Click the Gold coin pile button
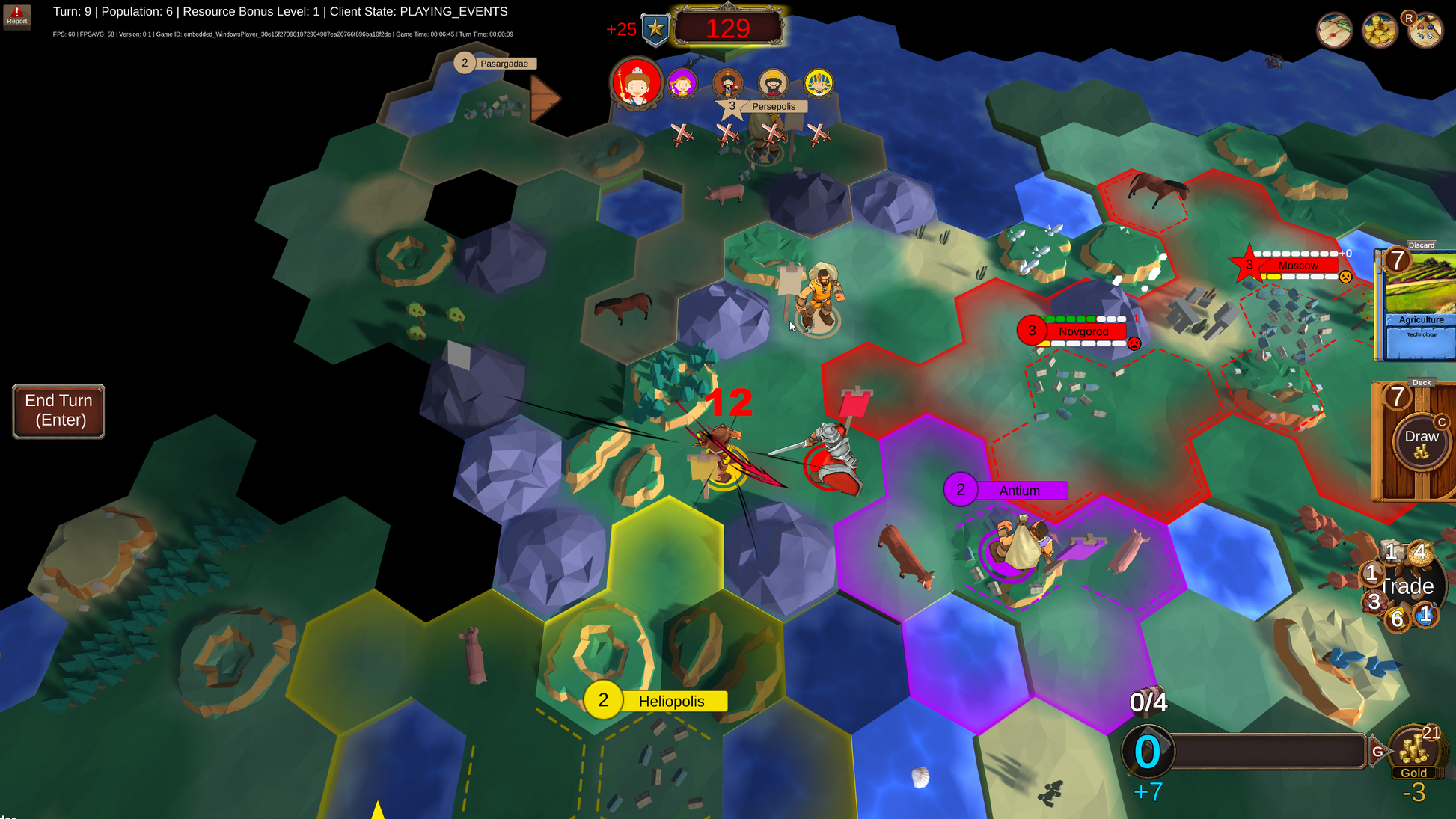The height and width of the screenshot is (819, 1456). click(x=1413, y=752)
